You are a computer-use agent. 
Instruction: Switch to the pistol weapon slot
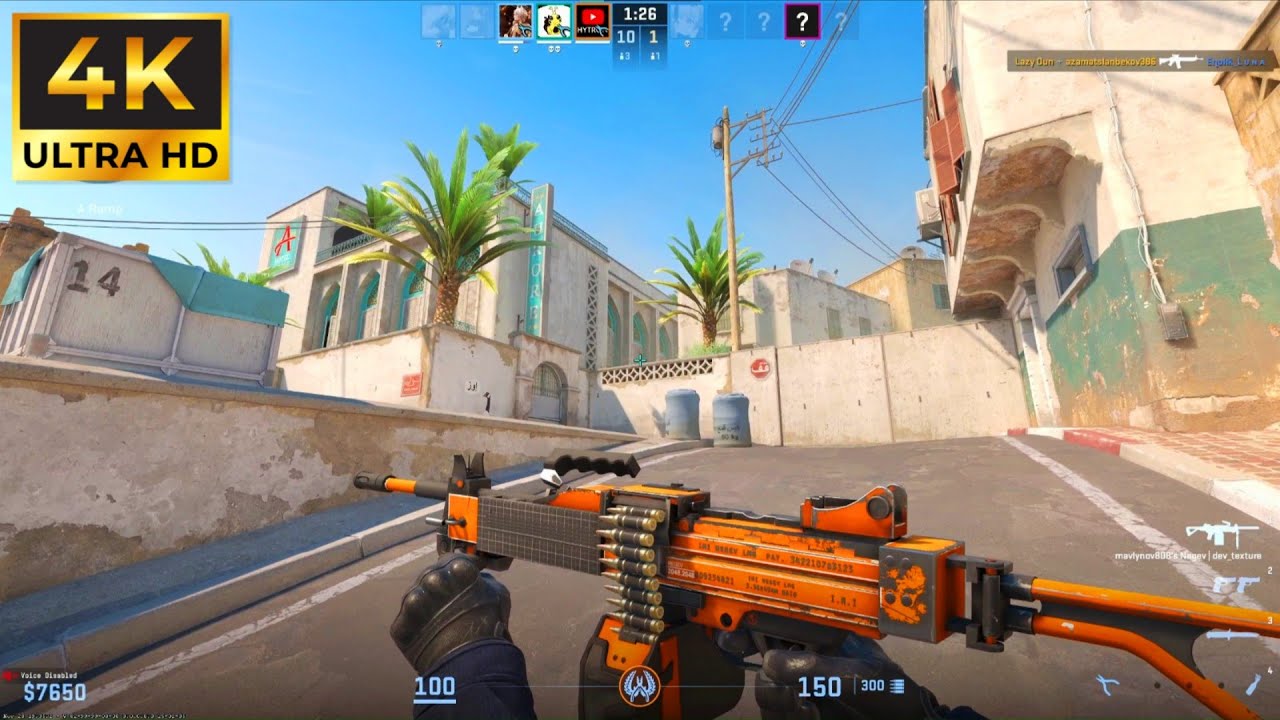coord(1234,585)
